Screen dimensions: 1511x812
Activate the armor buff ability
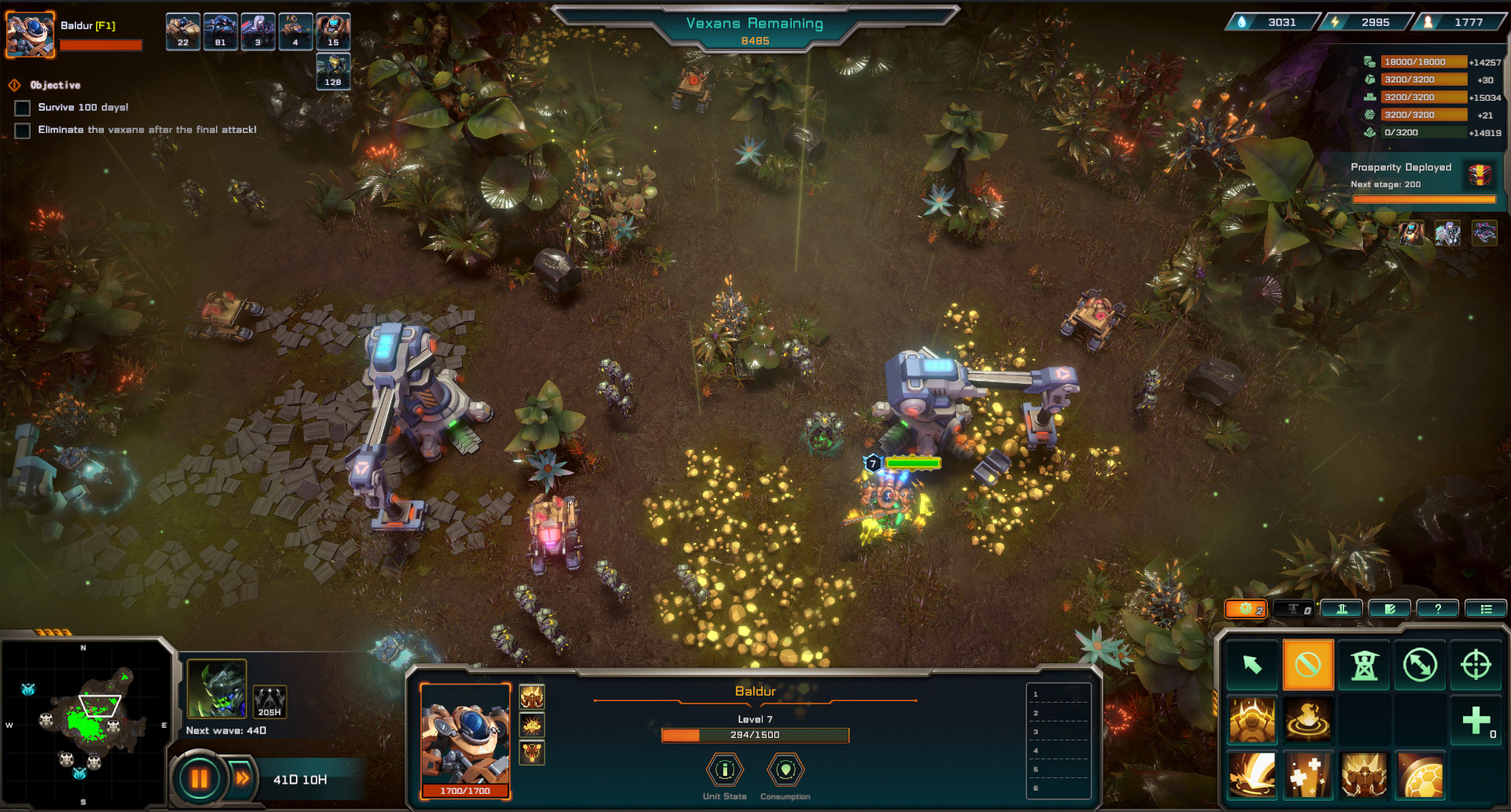(x=1252, y=721)
